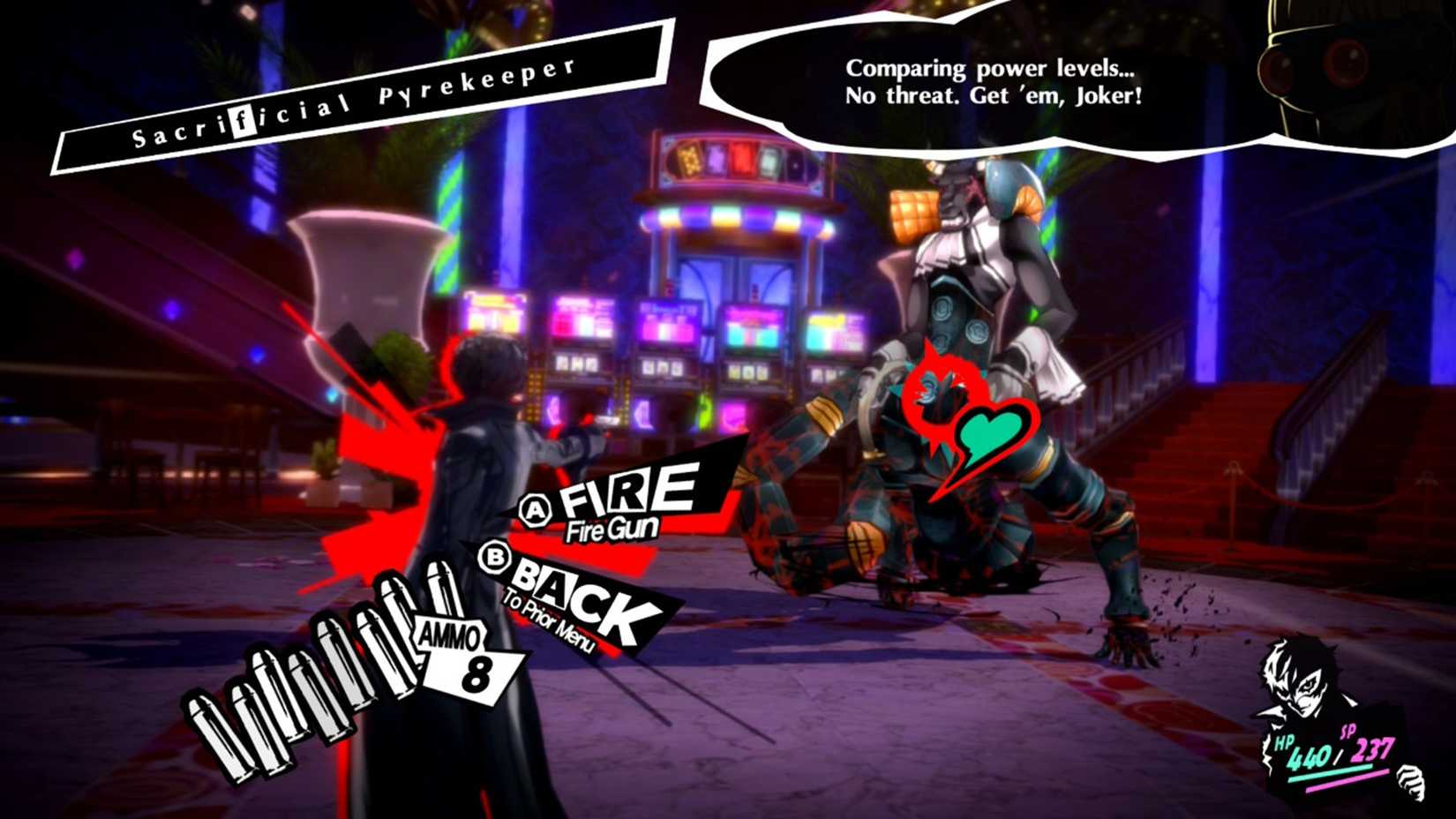1456x819 pixels.
Task: Click the BACK To Prior Menu command
Action: point(574,600)
